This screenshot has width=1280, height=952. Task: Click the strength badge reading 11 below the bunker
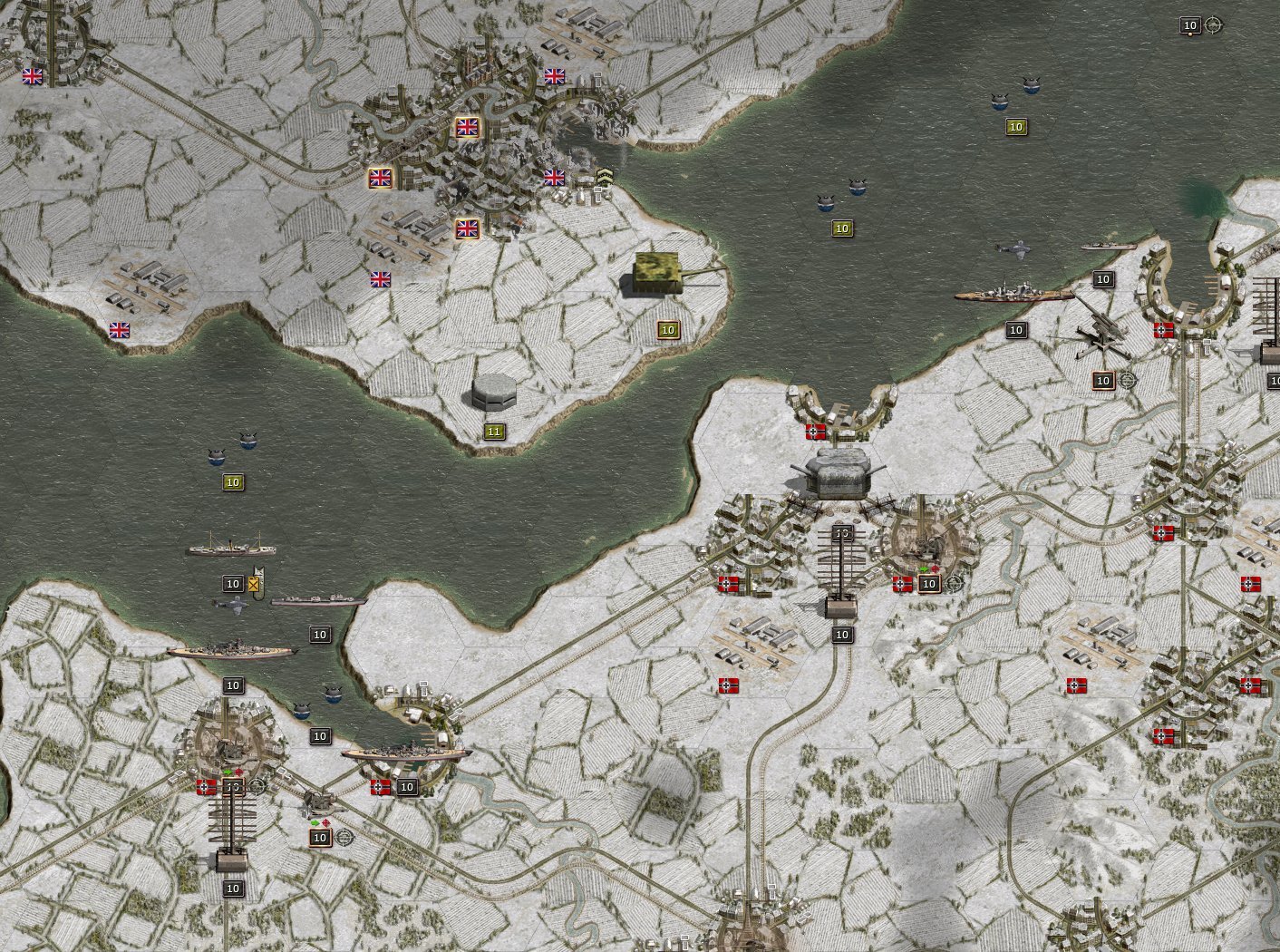pos(494,431)
